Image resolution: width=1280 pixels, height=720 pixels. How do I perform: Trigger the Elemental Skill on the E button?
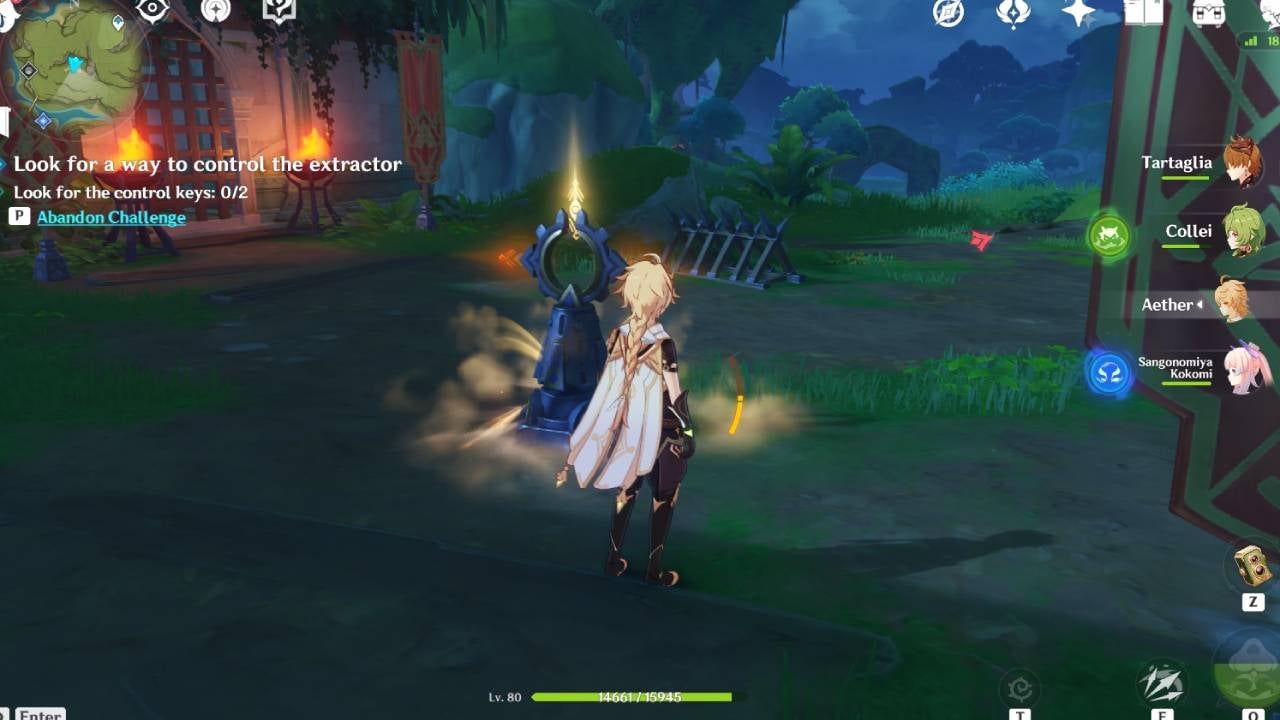[x=1162, y=680]
